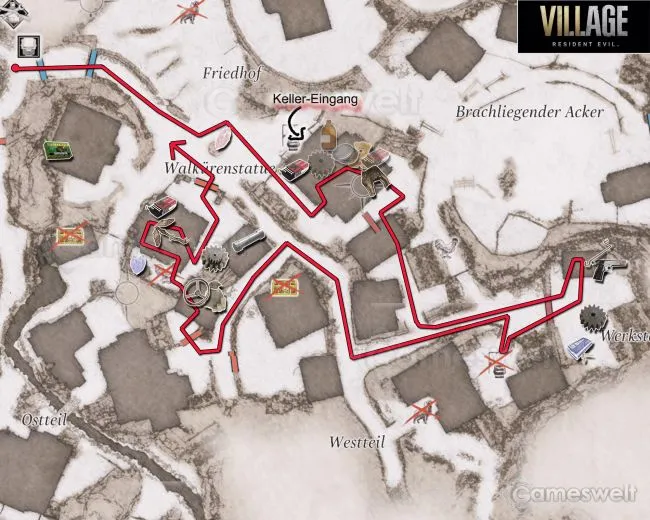
Task: Select the chemical fluid bottle marker
Action: point(327,136)
